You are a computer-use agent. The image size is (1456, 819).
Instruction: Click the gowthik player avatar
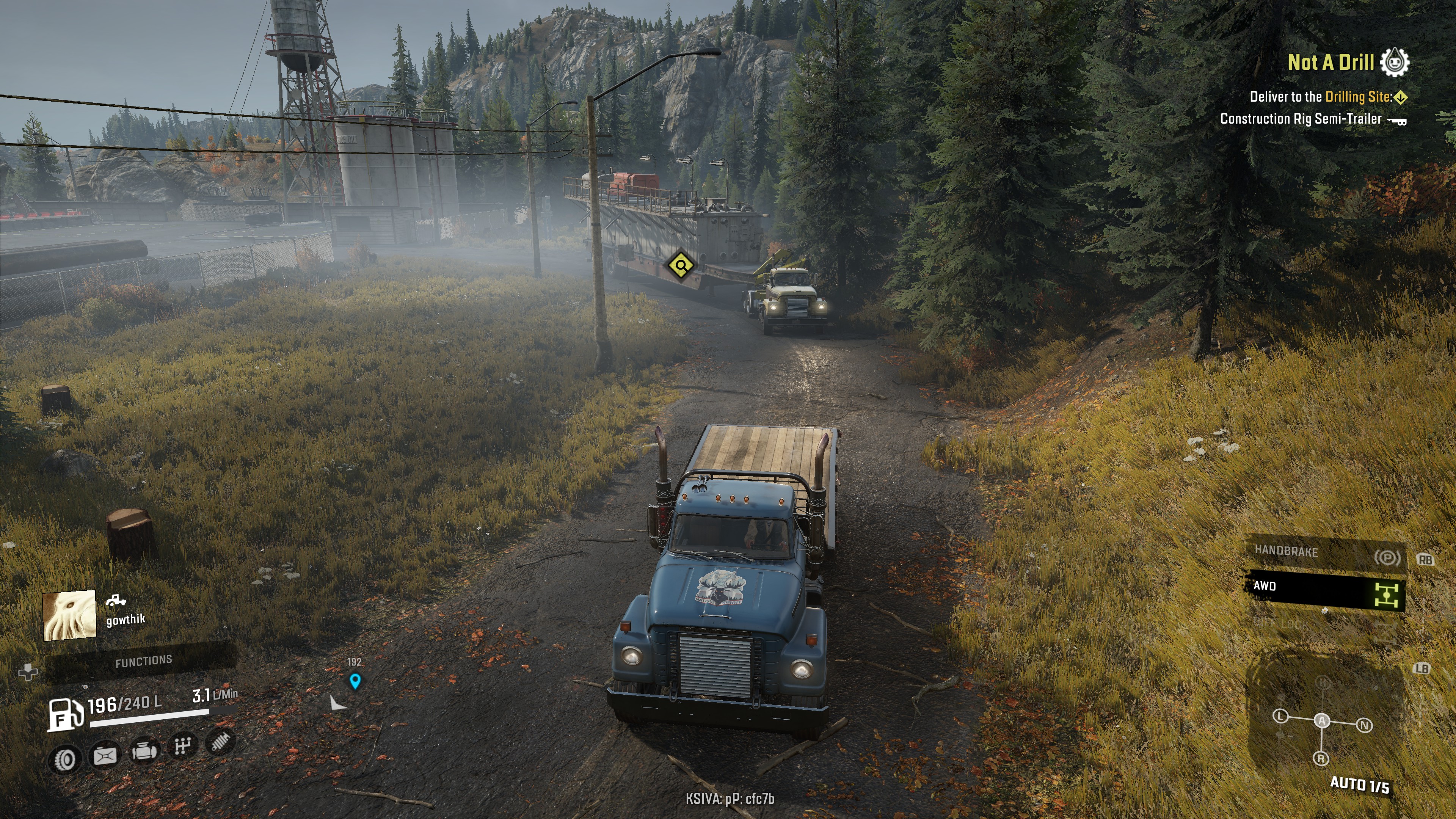69,615
